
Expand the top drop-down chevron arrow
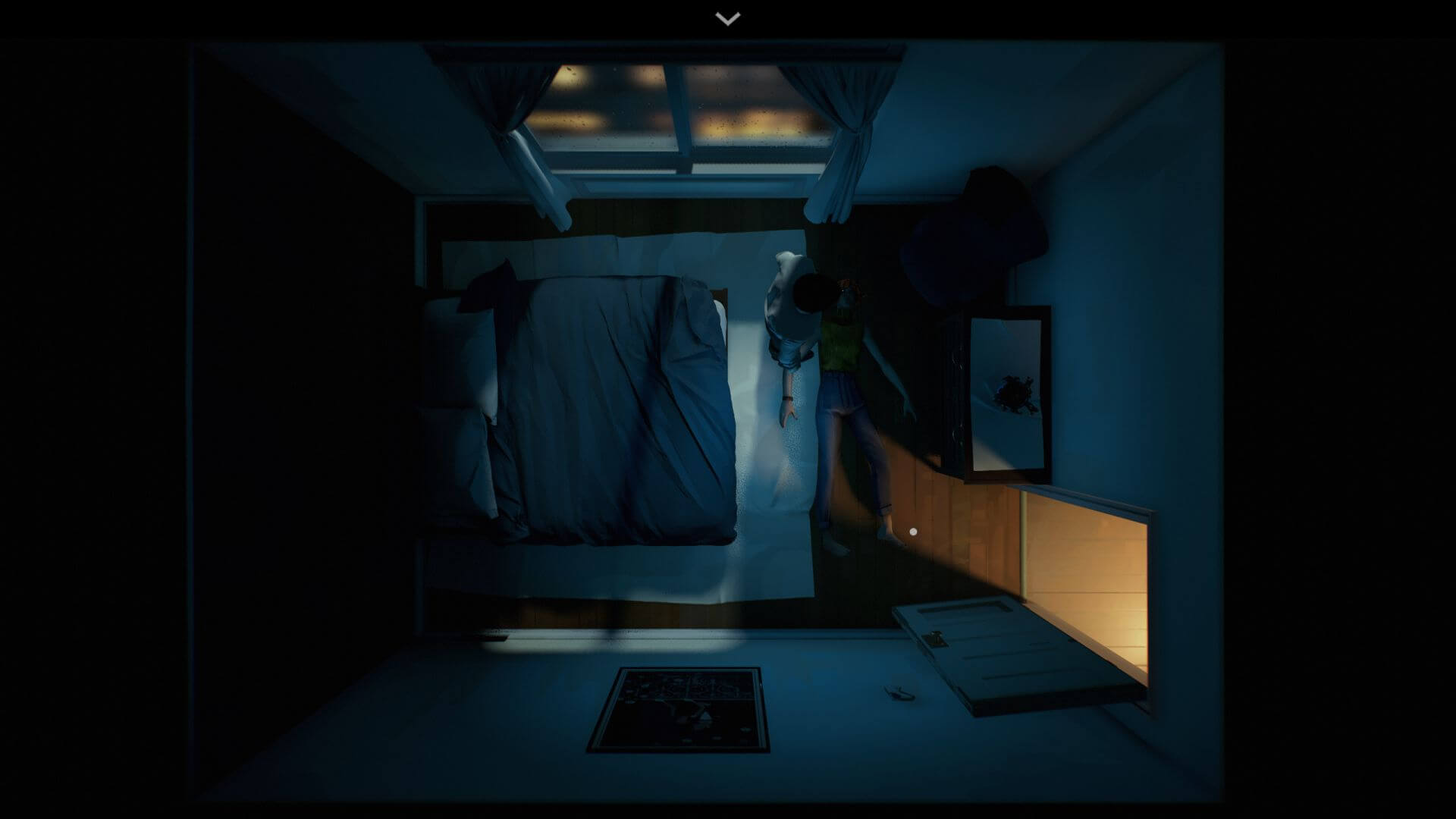[x=728, y=19]
